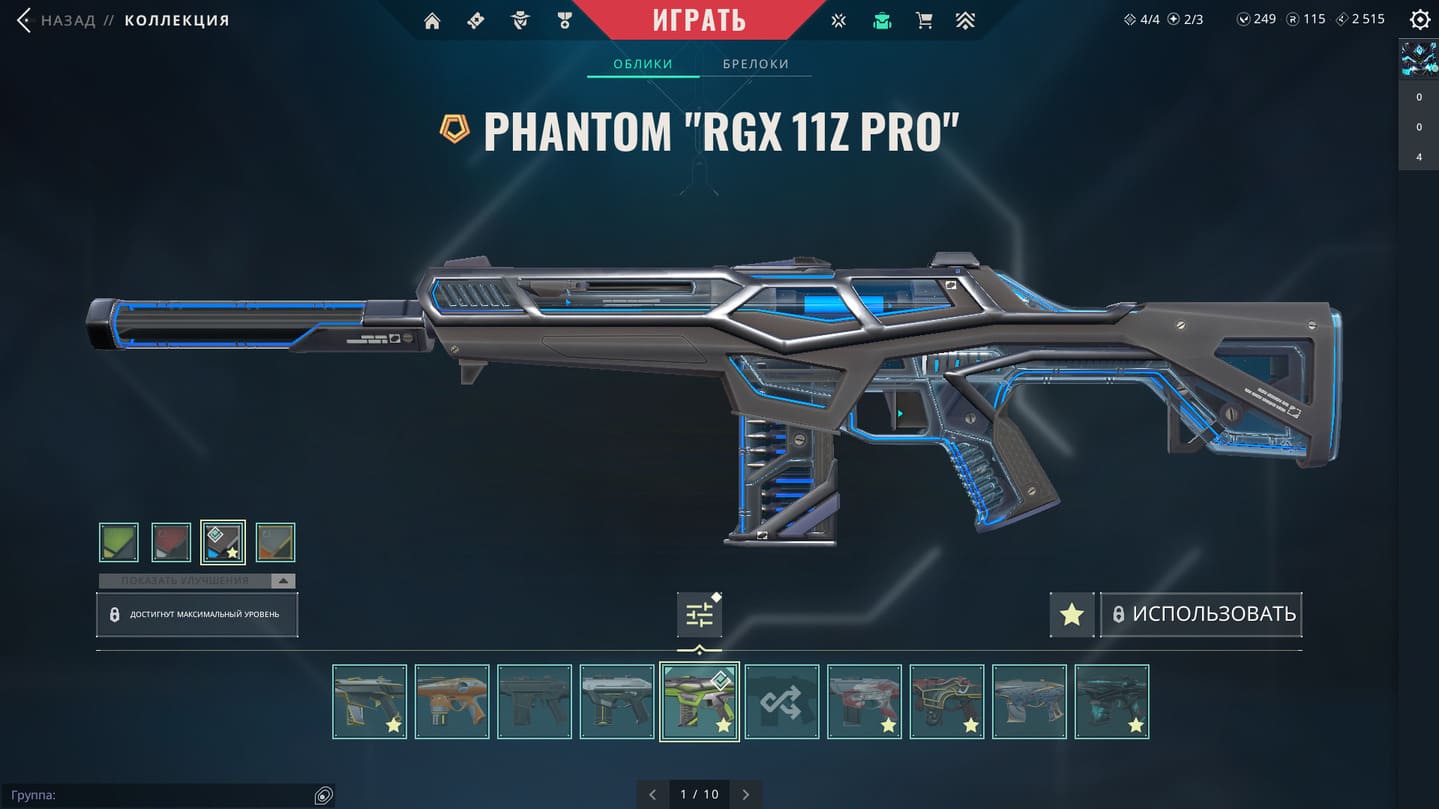
Task: Open the store shopping cart icon
Action: [924, 21]
